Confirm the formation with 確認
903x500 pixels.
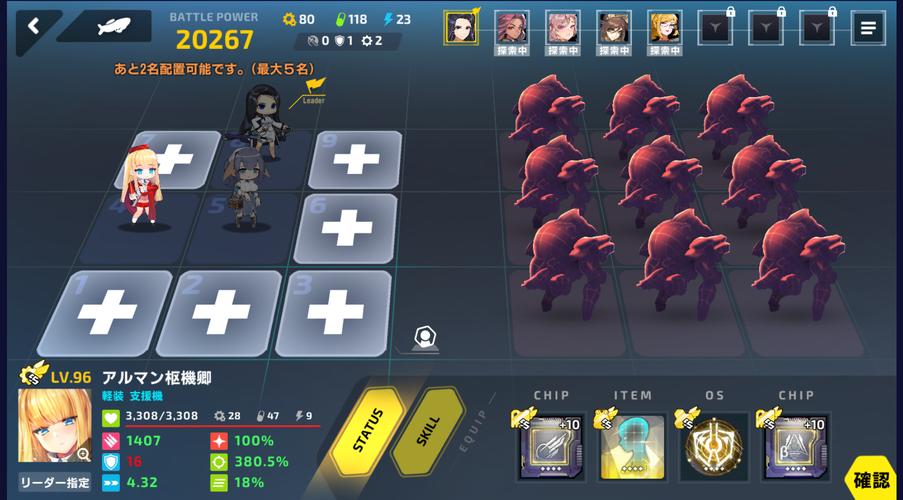pyautogui.click(x=871, y=480)
